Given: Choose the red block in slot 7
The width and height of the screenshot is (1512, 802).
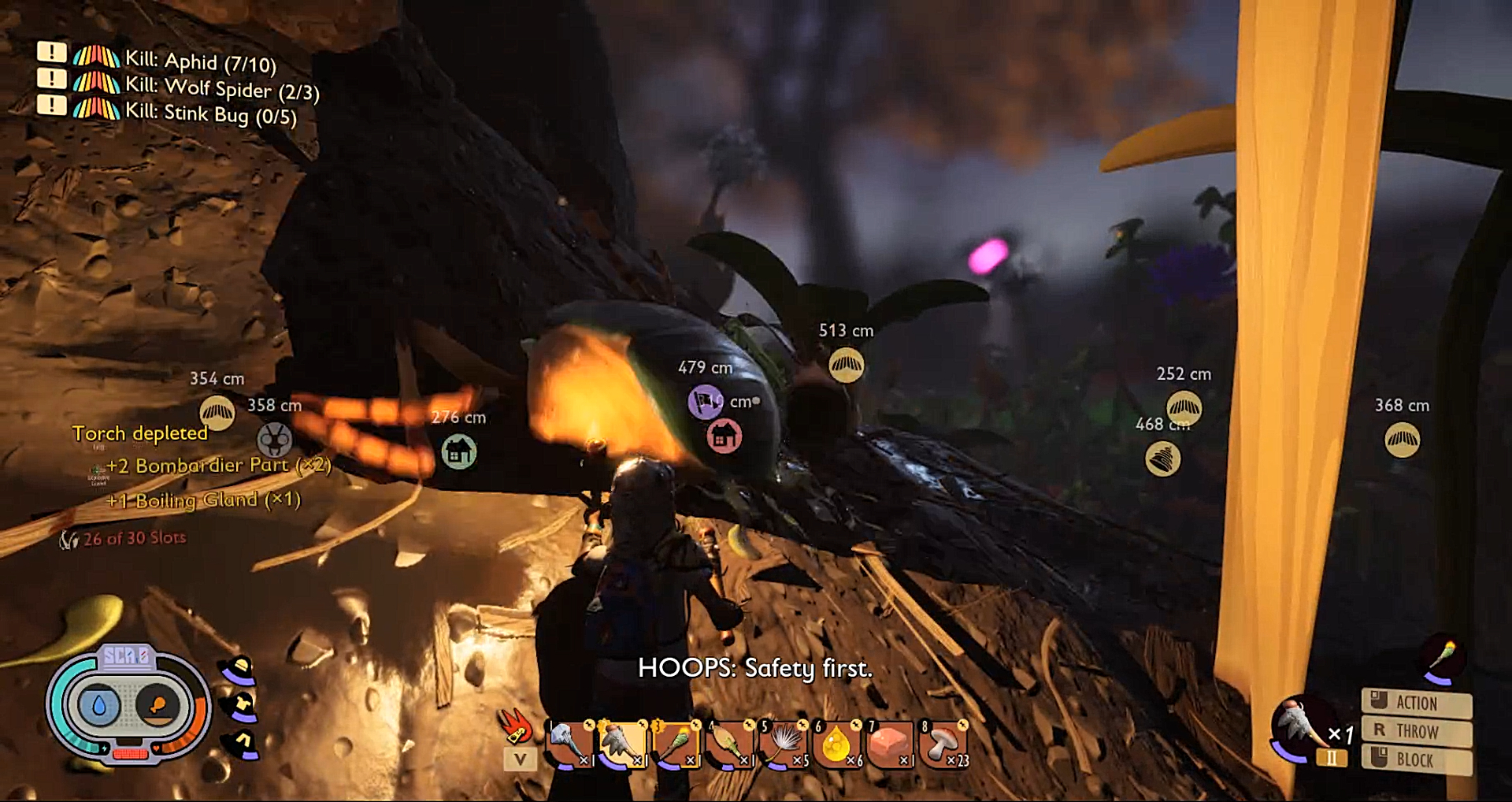Looking at the screenshot, I should click(889, 744).
